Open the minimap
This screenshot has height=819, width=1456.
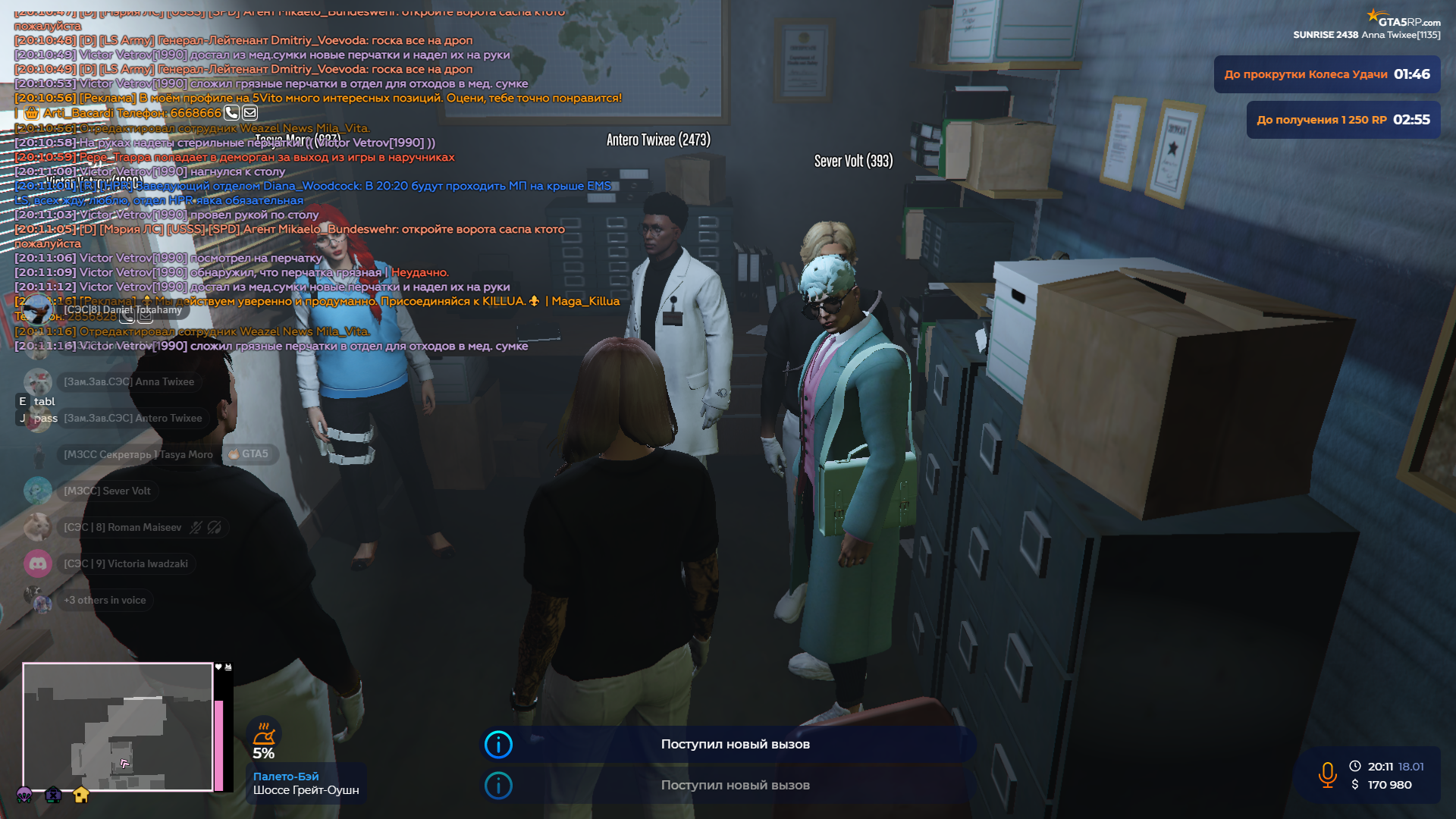click(x=118, y=726)
